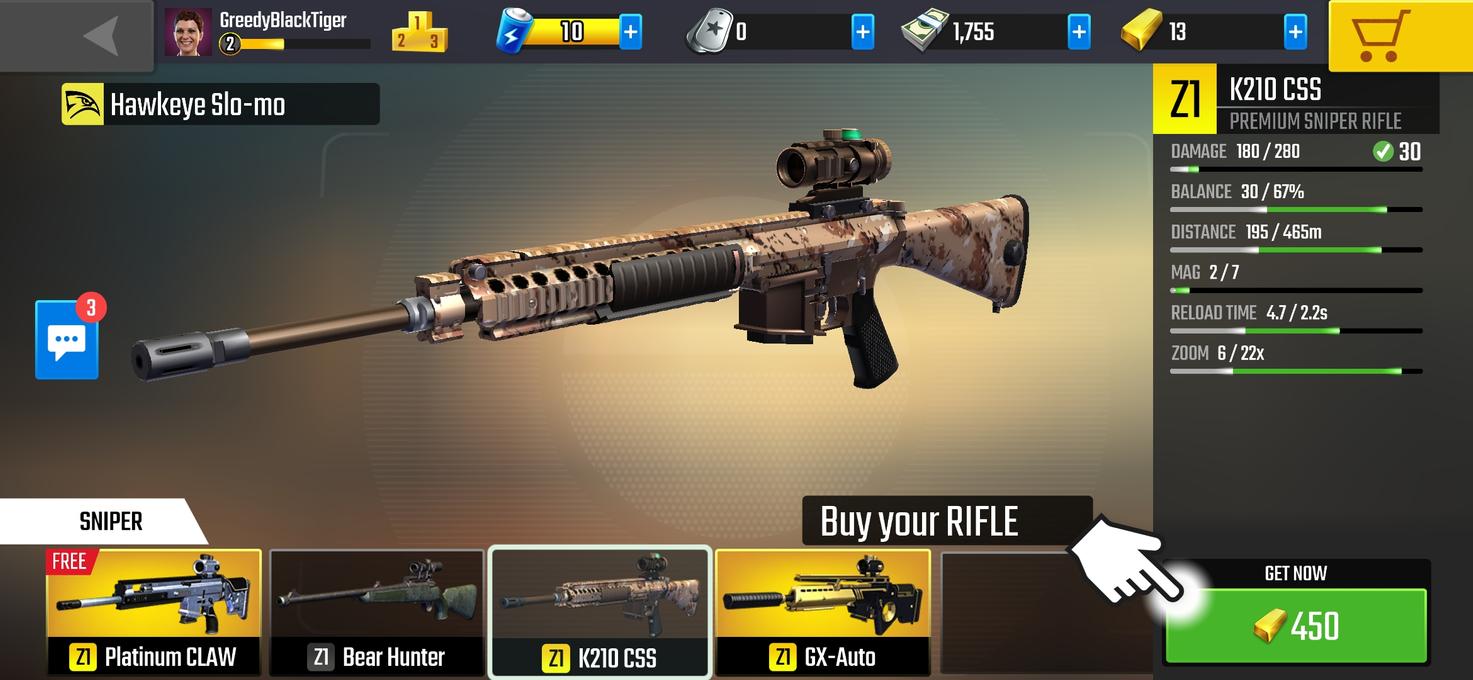Add more energy with the plus button
1473x680 pixels.
click(631, 32)
